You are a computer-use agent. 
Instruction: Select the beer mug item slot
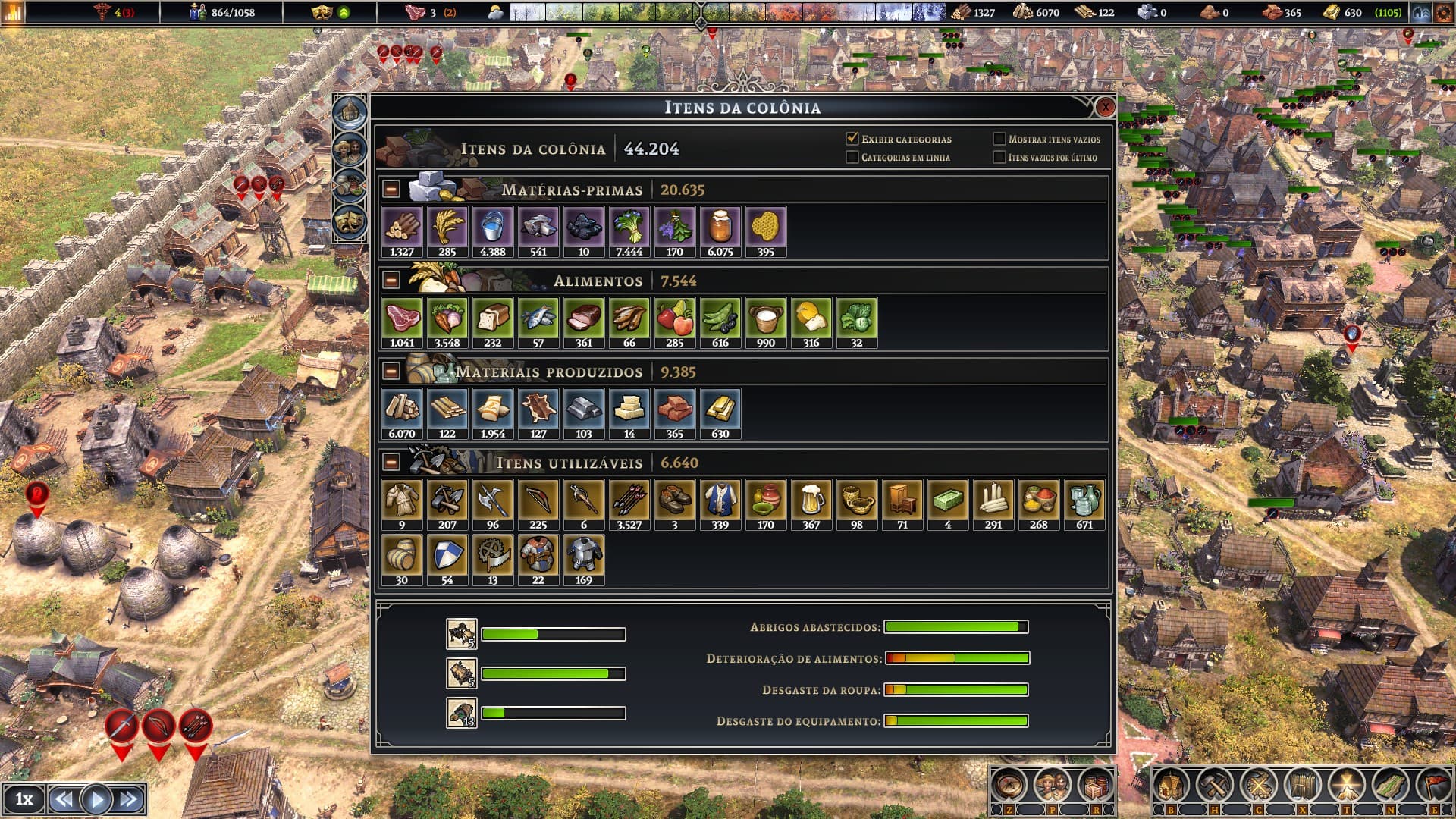(x=811, y=504)
